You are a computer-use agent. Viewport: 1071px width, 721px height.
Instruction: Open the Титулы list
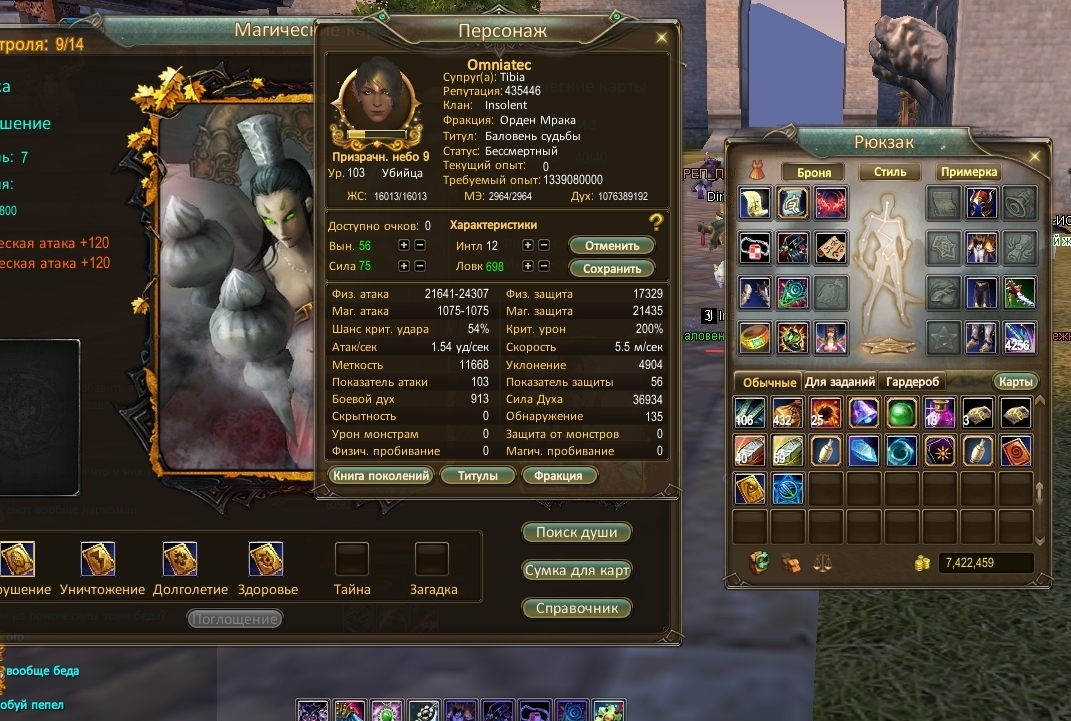click(478, 476)
